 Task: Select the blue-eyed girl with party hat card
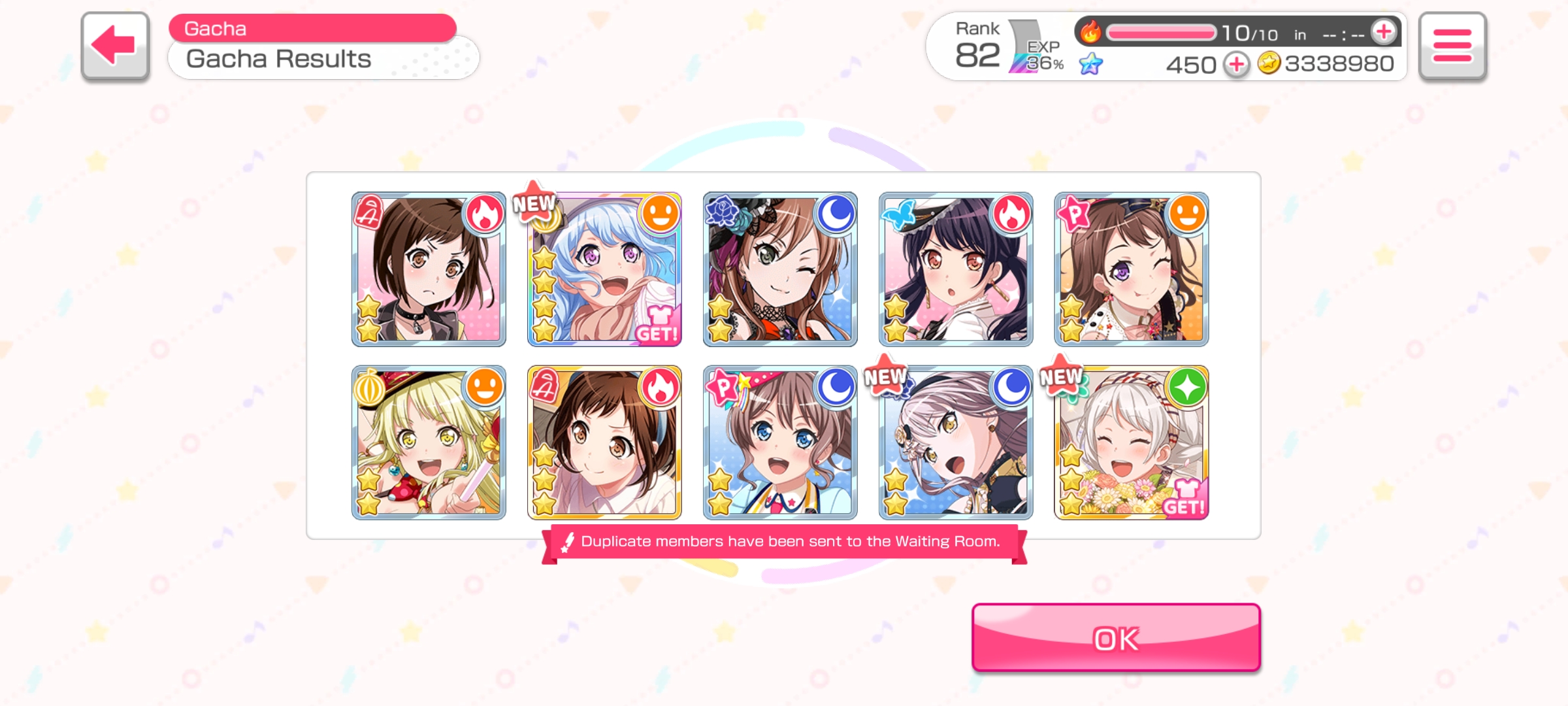tap(780, 443)
